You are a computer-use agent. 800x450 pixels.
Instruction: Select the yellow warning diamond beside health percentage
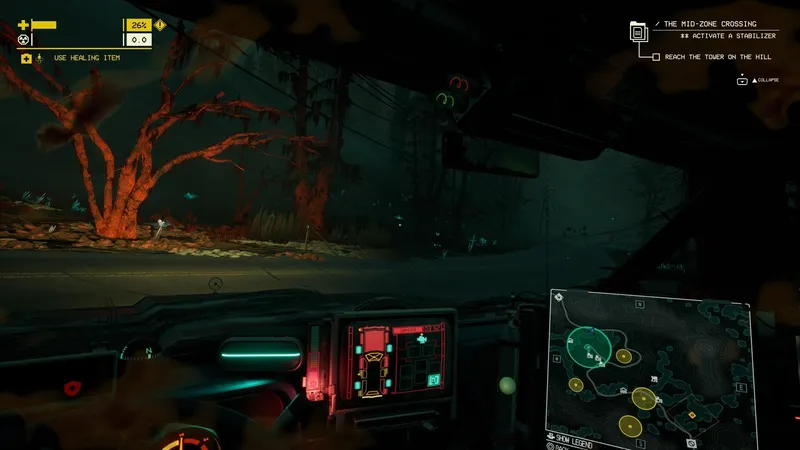(x=160, y=25)
